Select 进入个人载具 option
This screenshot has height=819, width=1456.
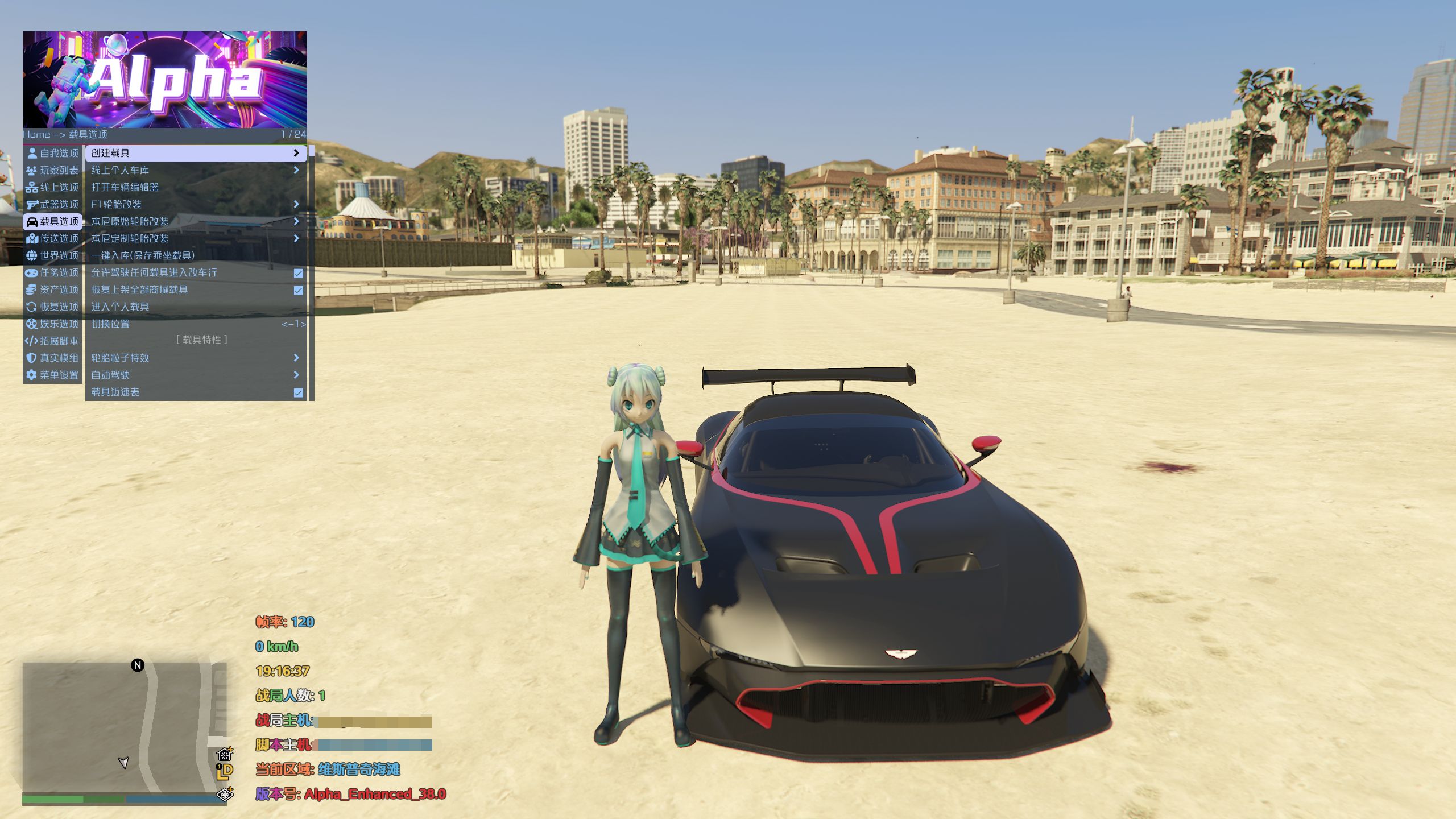pos(195,307)
